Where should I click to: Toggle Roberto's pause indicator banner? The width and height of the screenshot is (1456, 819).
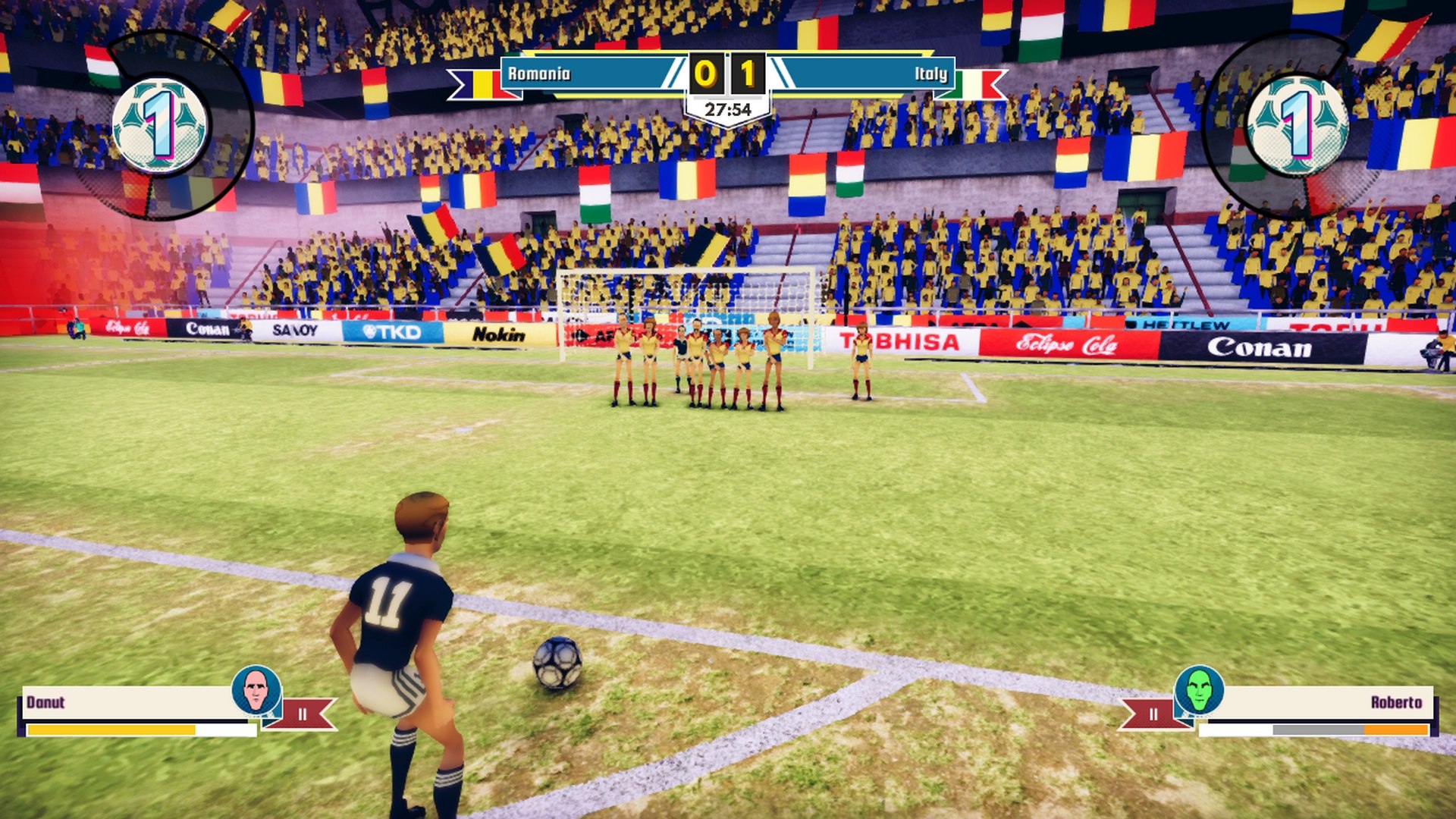click(x=1153, y=713)
